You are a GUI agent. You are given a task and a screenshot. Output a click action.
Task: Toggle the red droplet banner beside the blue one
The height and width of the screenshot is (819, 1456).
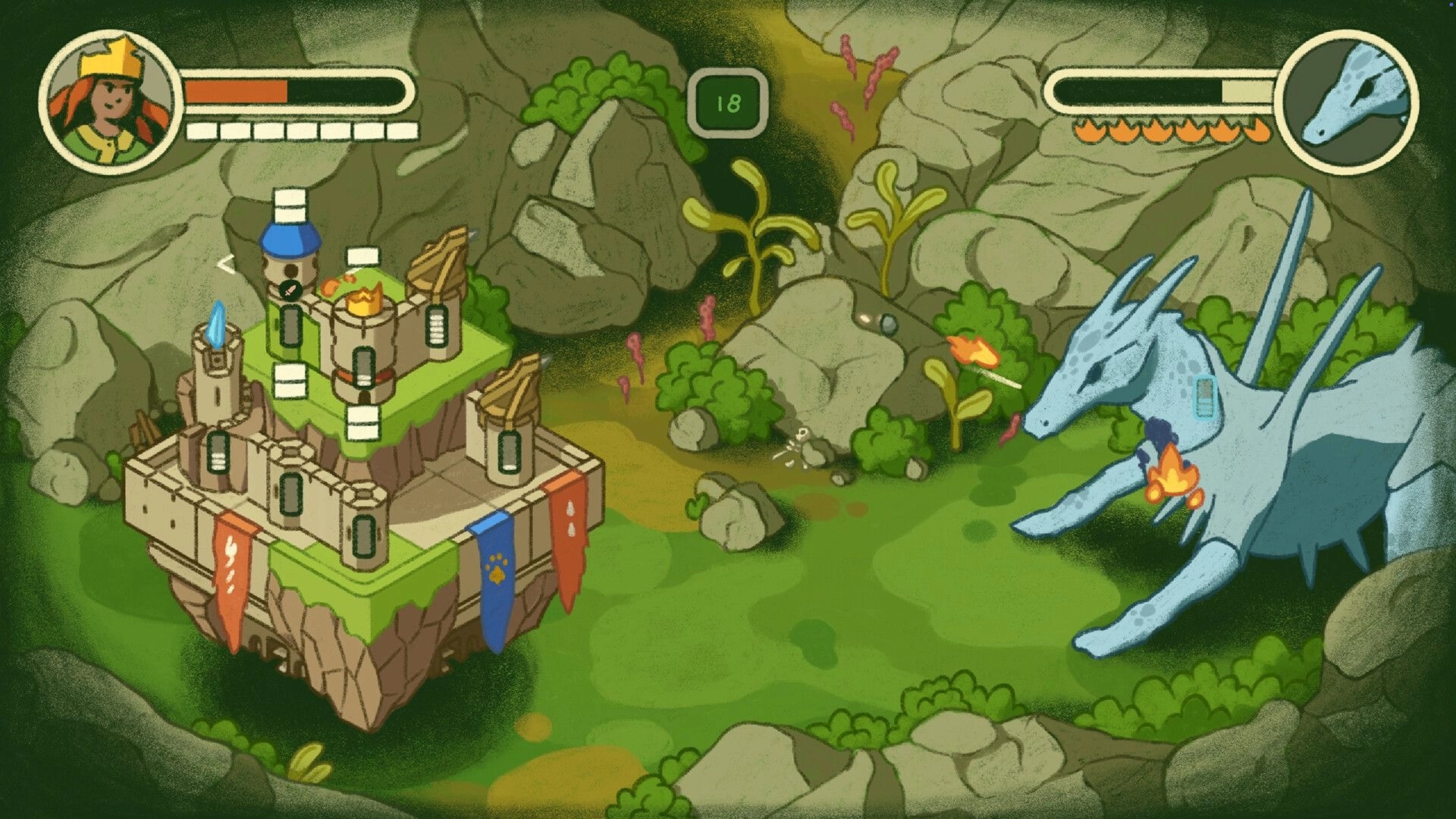coord(574,531)
